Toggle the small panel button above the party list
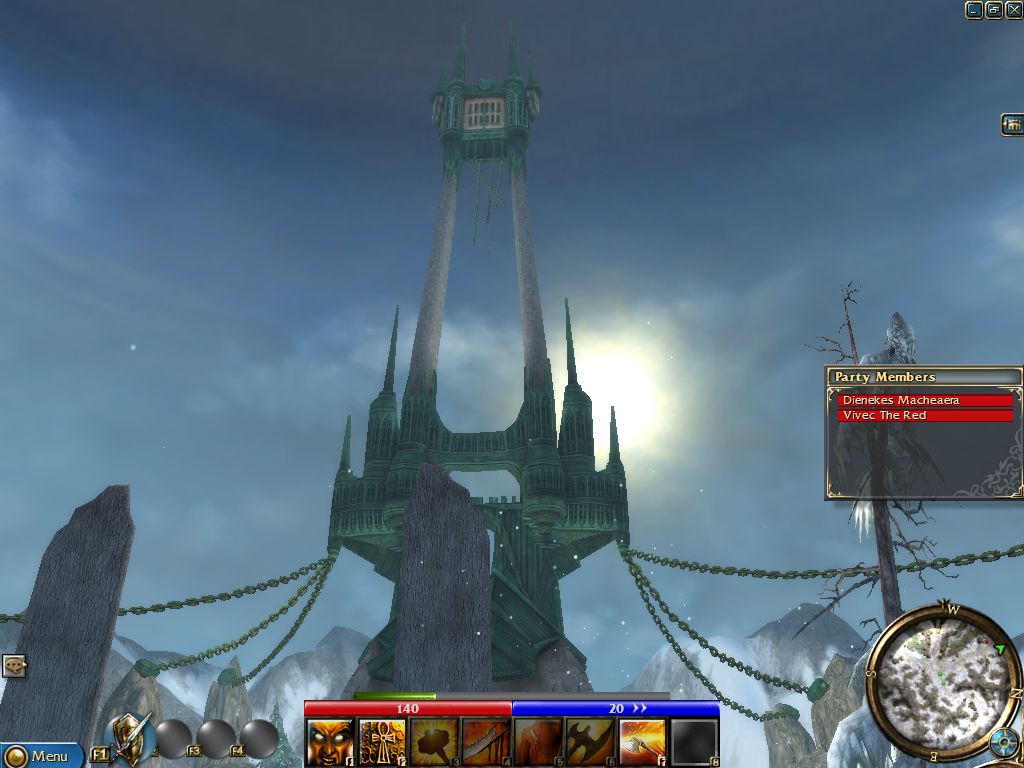 [1012, 124]
